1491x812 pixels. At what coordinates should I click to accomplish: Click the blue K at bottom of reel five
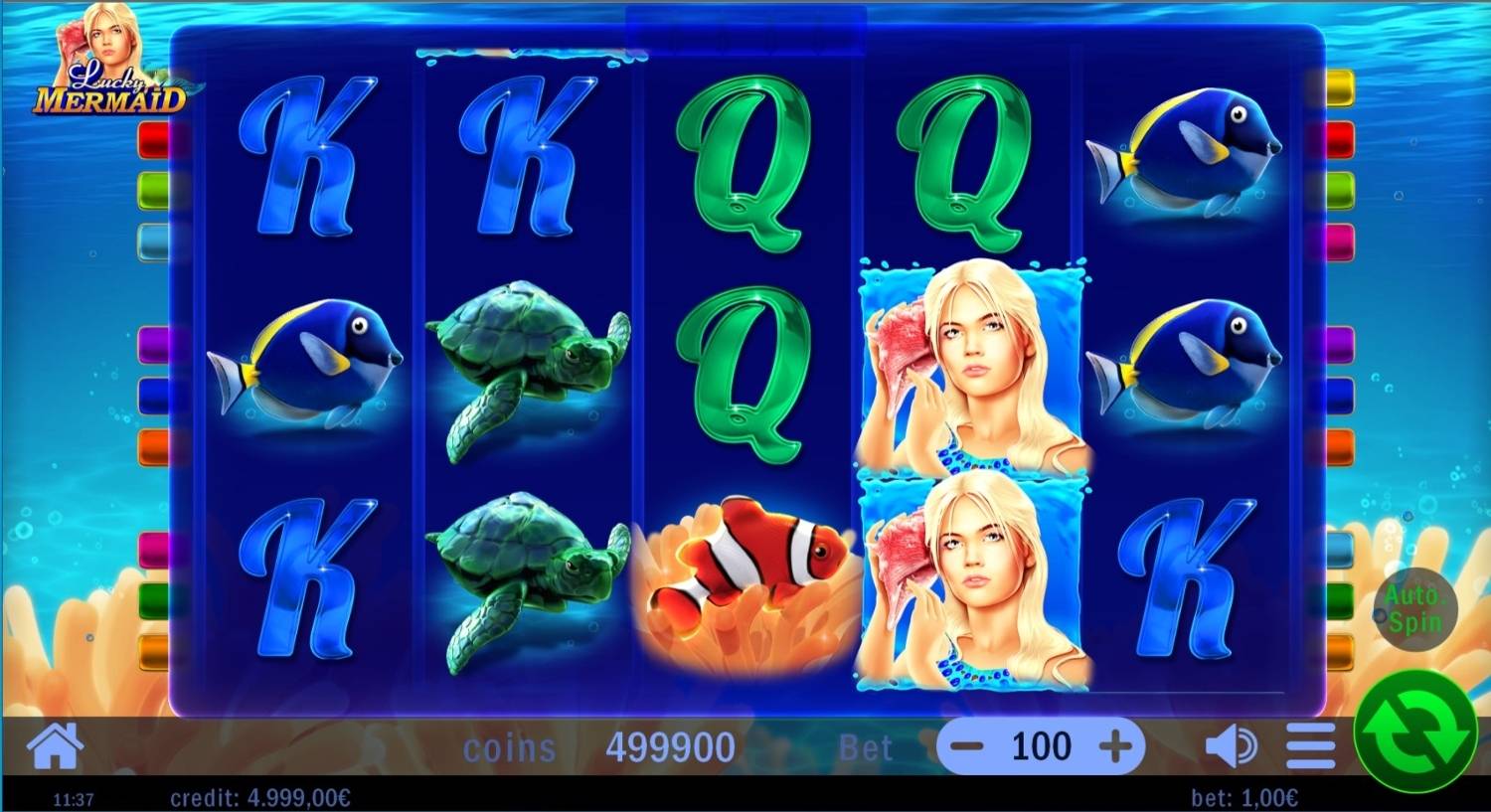1188,576
